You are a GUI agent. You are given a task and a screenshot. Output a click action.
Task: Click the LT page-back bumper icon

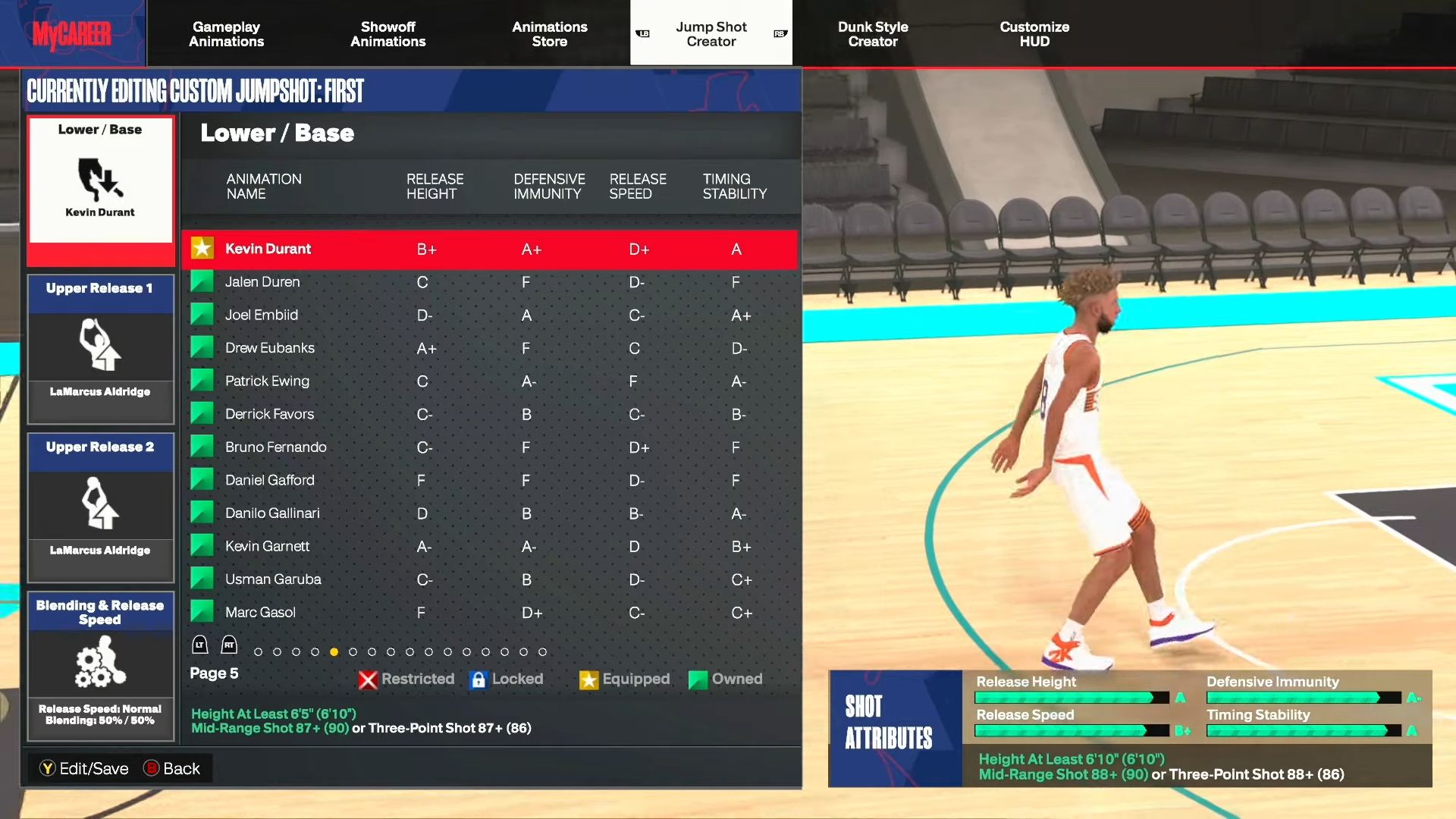[199, 645]
